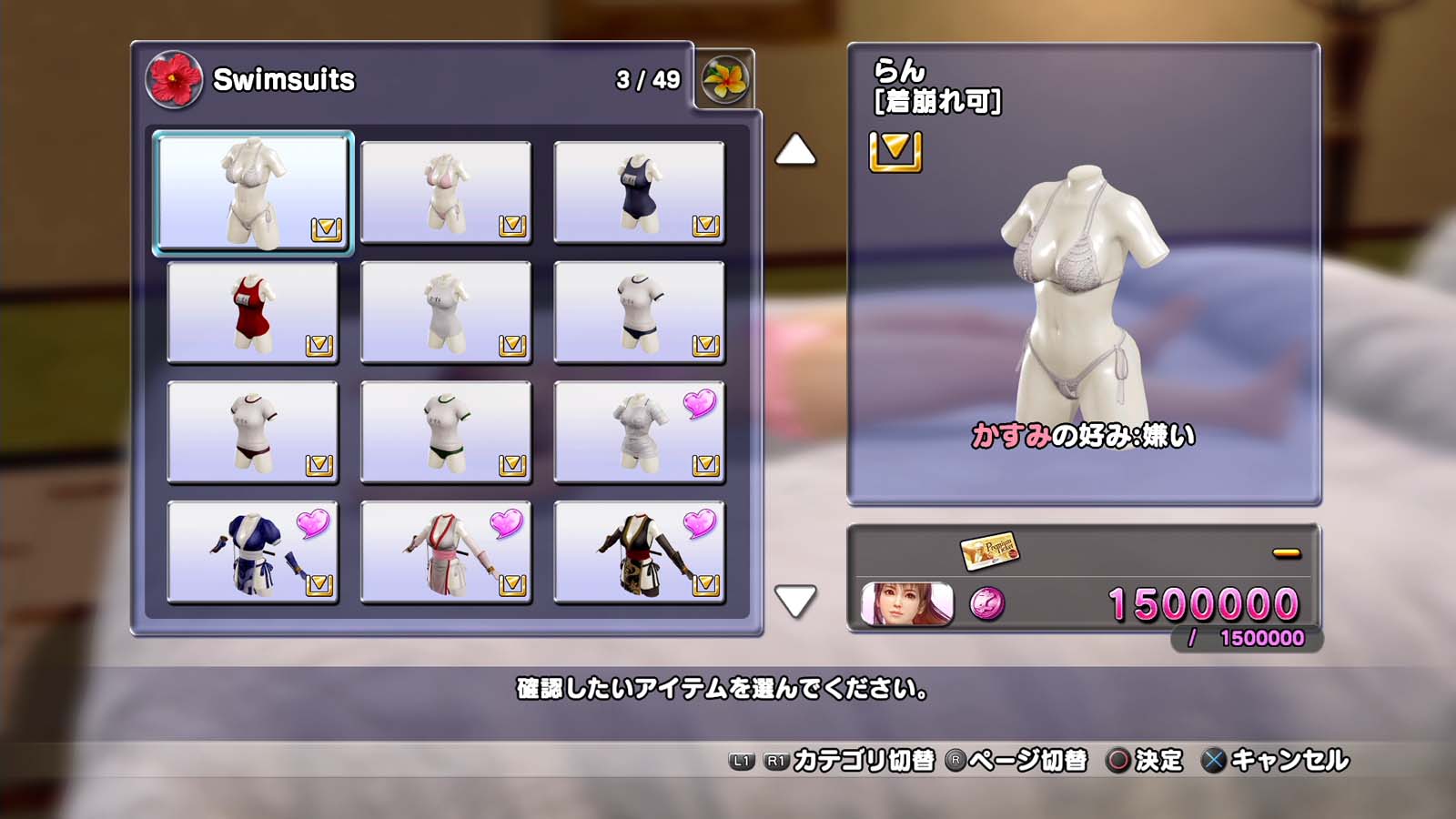Pick the black and gold ninja costume
The image size is (1456, 819).
click(639, 552)
